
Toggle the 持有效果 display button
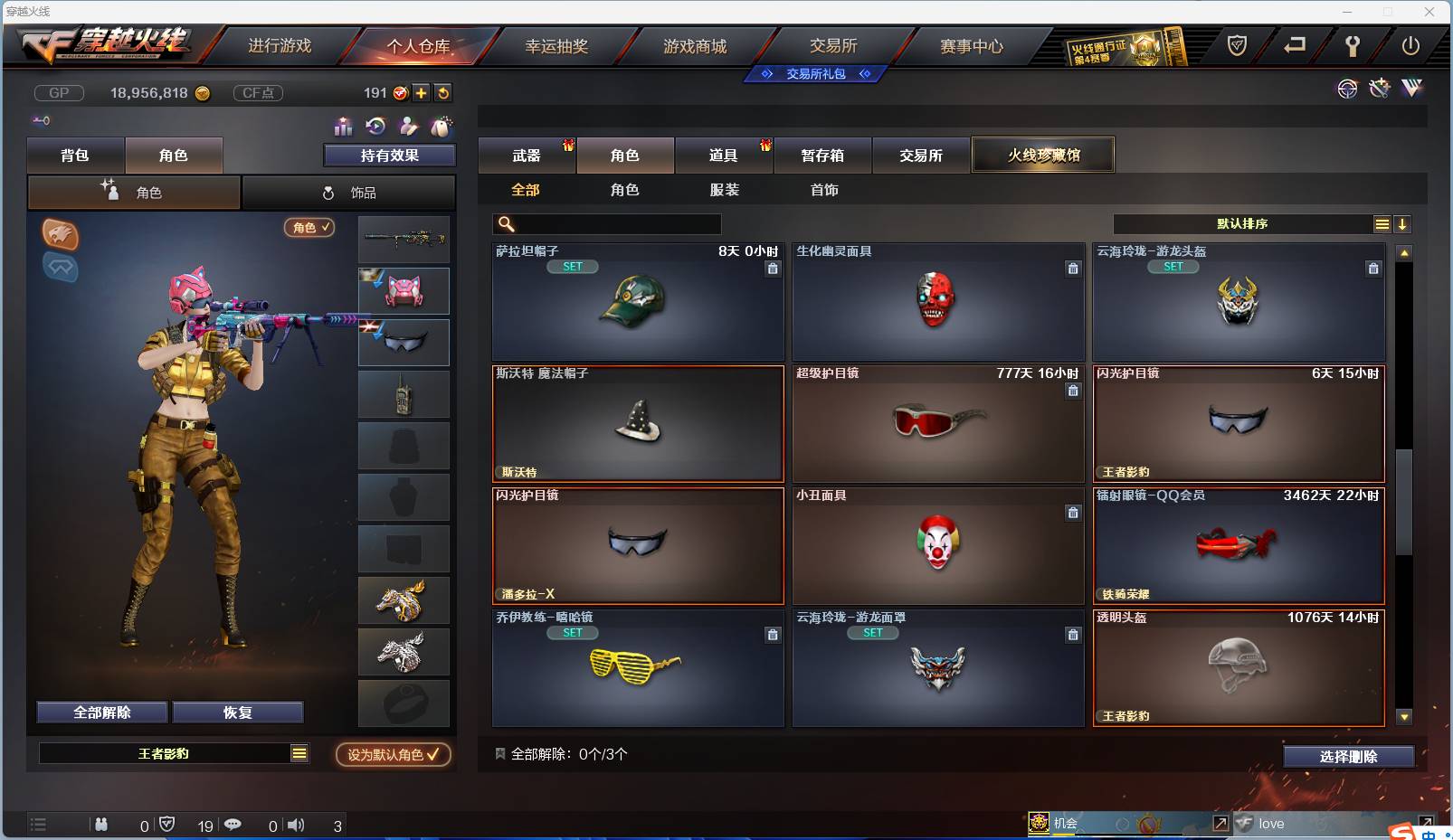388,155
